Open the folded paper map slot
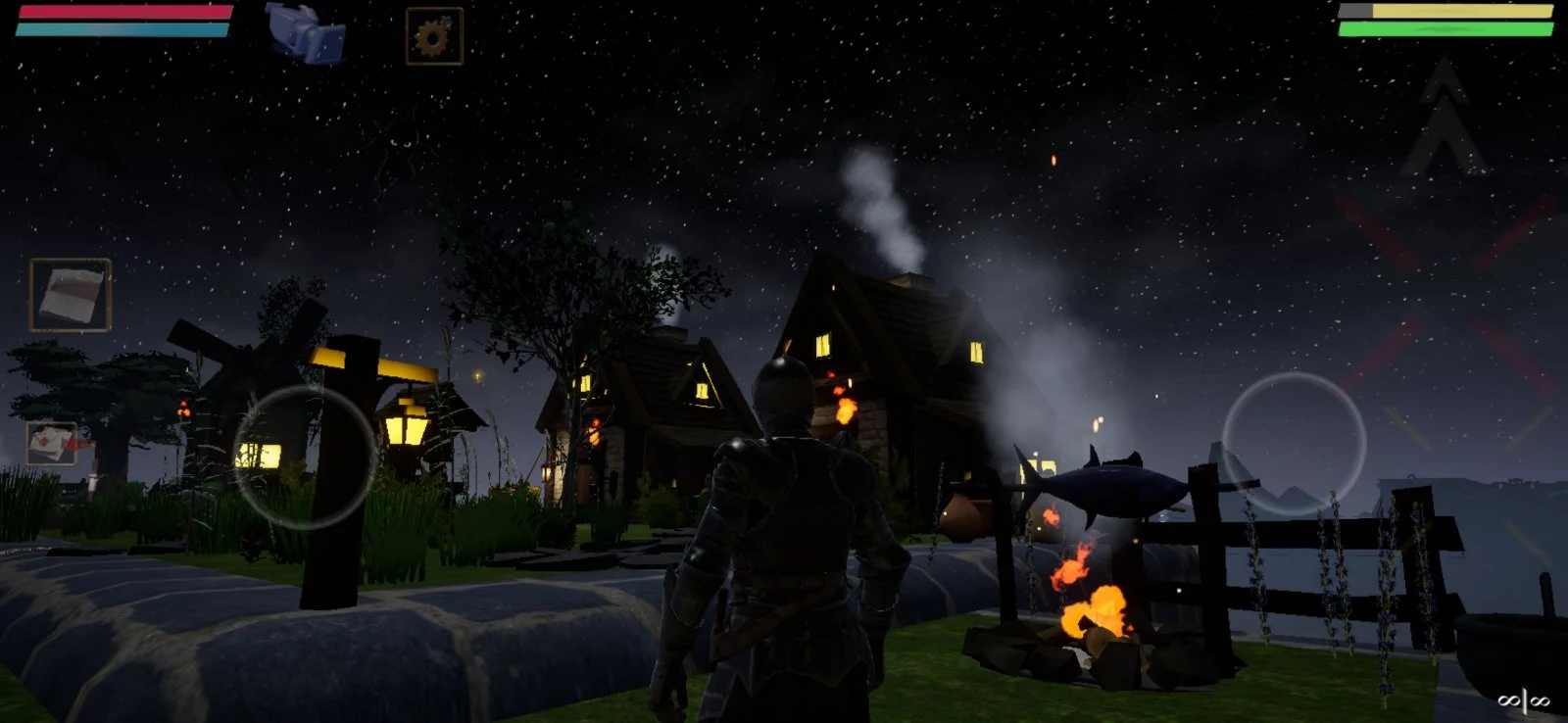This screenshot has height=723, width=1568. pyautogui.click(x=71, y=294)
